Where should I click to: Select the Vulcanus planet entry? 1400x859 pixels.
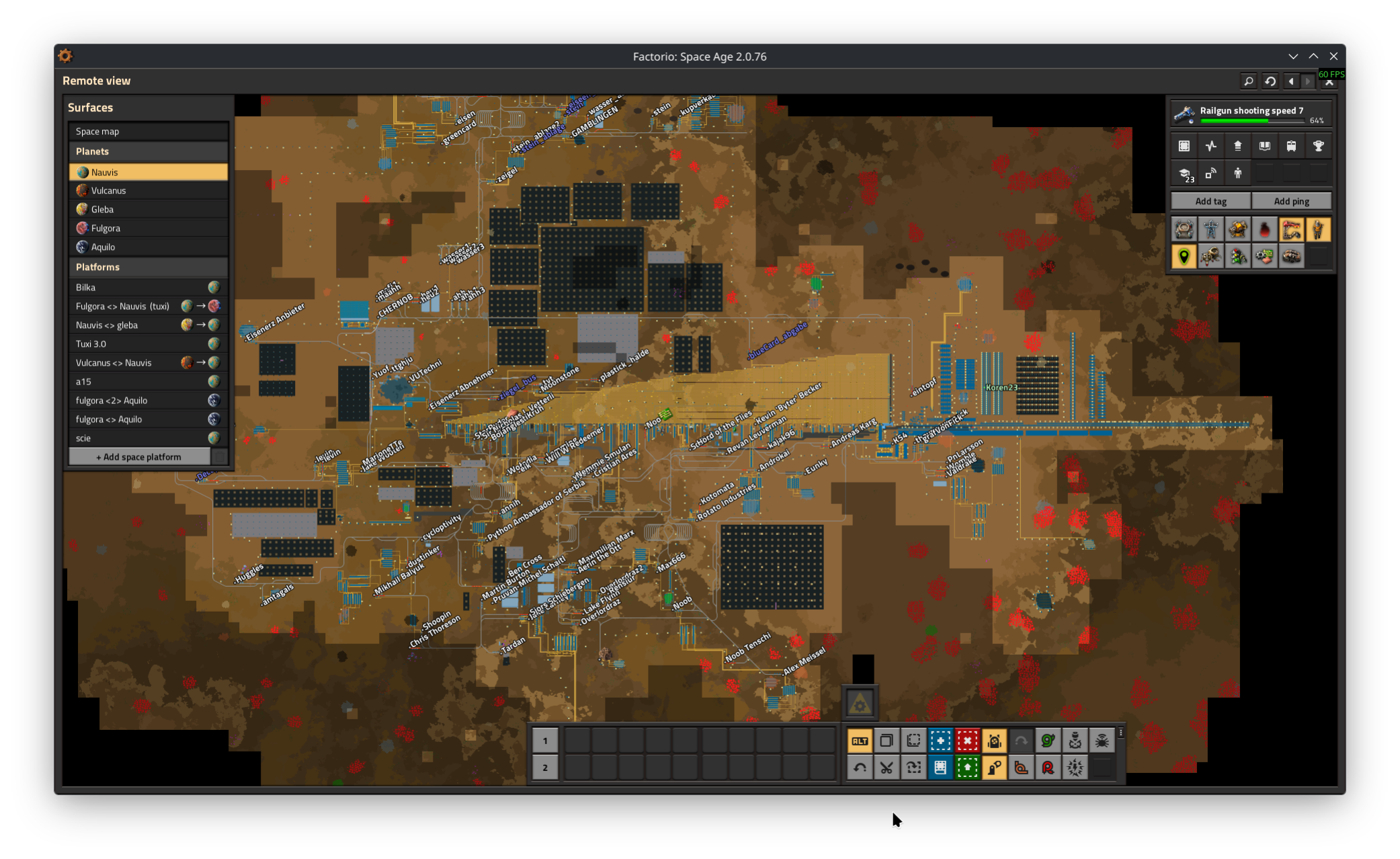(x=148, y=191)
